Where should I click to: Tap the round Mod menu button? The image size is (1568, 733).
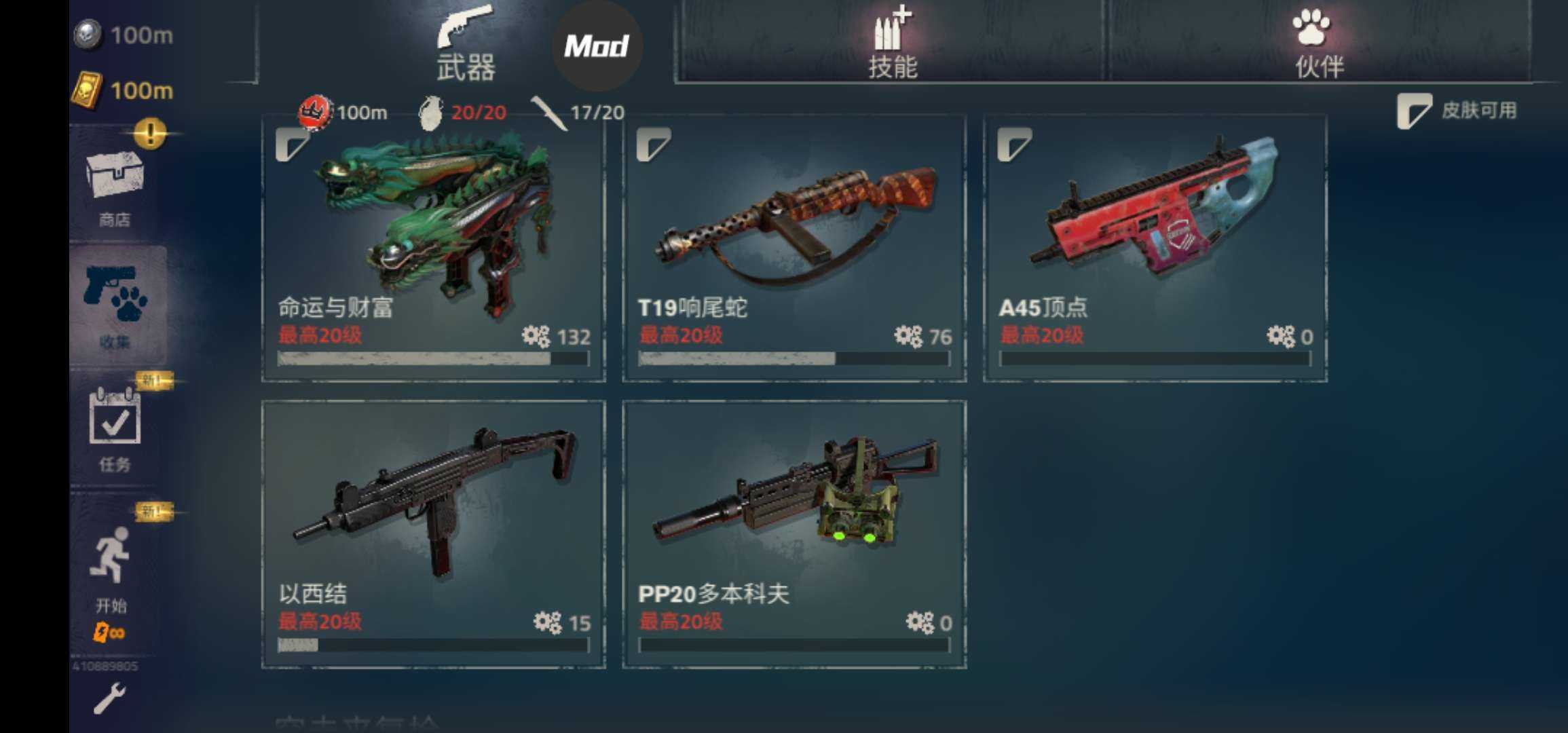pyautogui.click(x=597, y=45)
